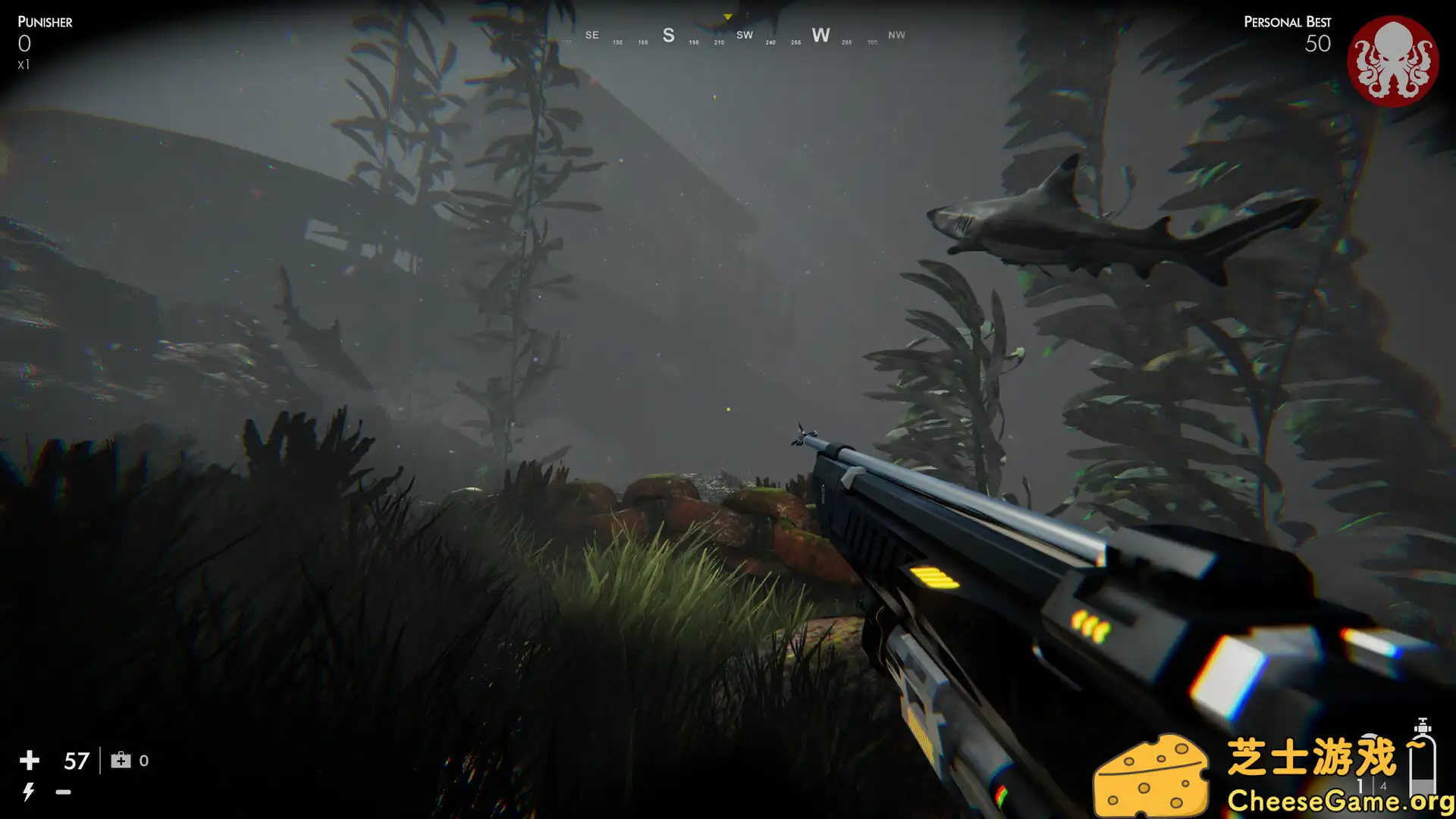Select the SE compass heading
This screenshot has width=1456, height=819.
pyautogui.click(x=591, y=35)
